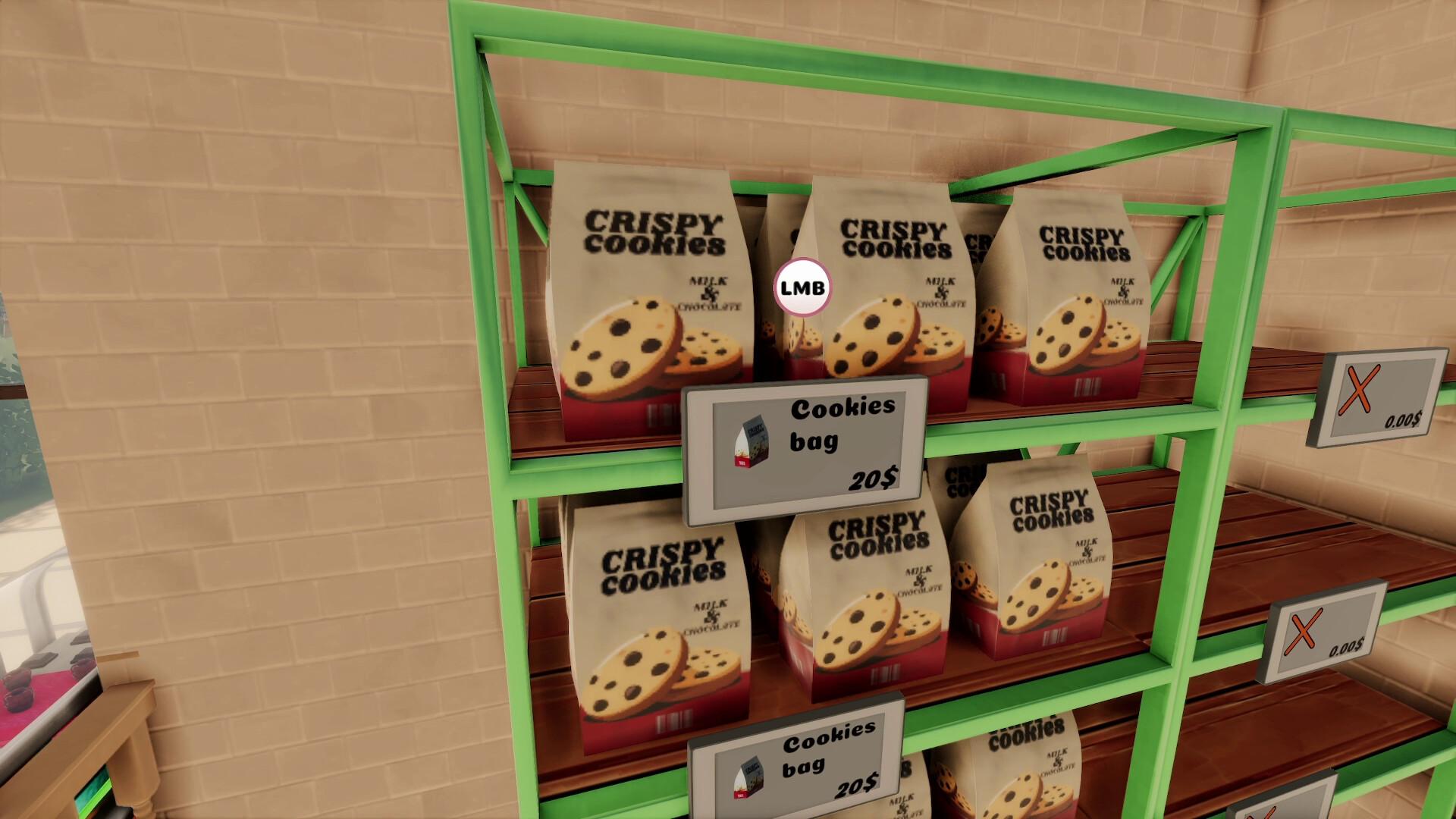
Task: Click the LMB interaction prompt circle
Action: click(802, 287)
